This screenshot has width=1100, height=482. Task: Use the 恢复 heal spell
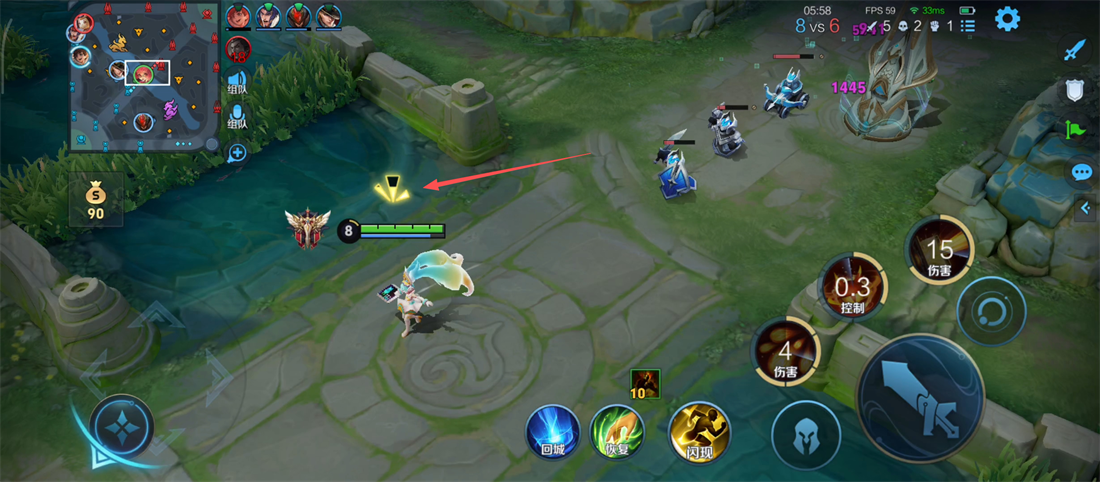point(616,432)
